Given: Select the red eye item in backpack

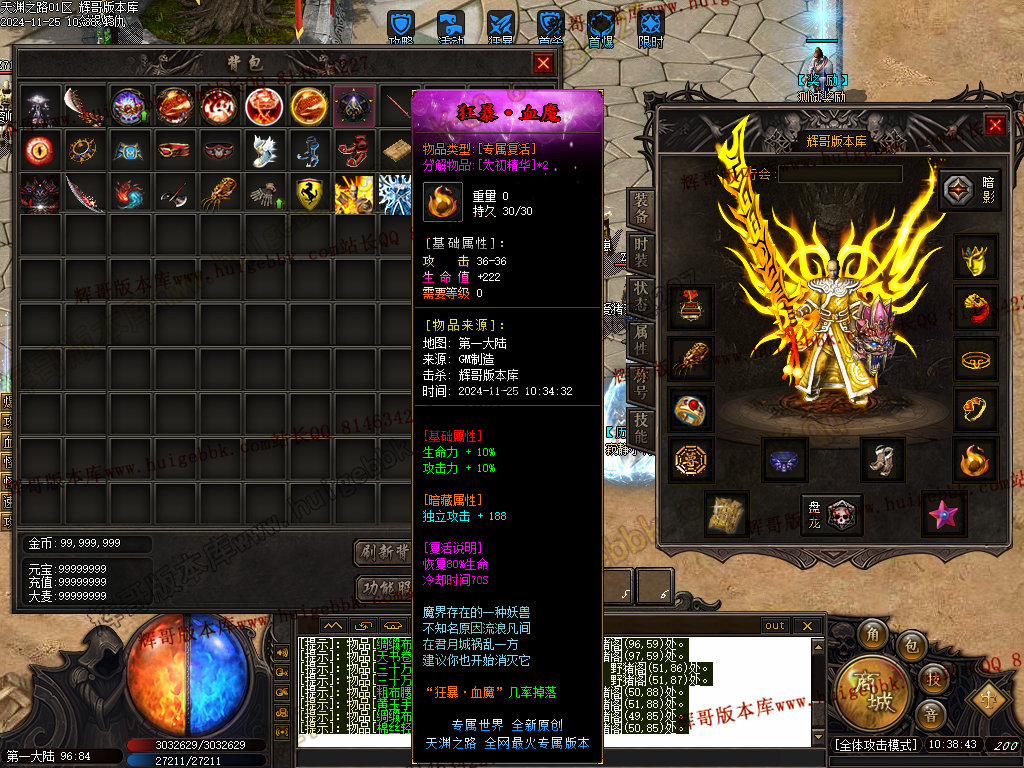Looking at the screenshot, I should 38,150.
